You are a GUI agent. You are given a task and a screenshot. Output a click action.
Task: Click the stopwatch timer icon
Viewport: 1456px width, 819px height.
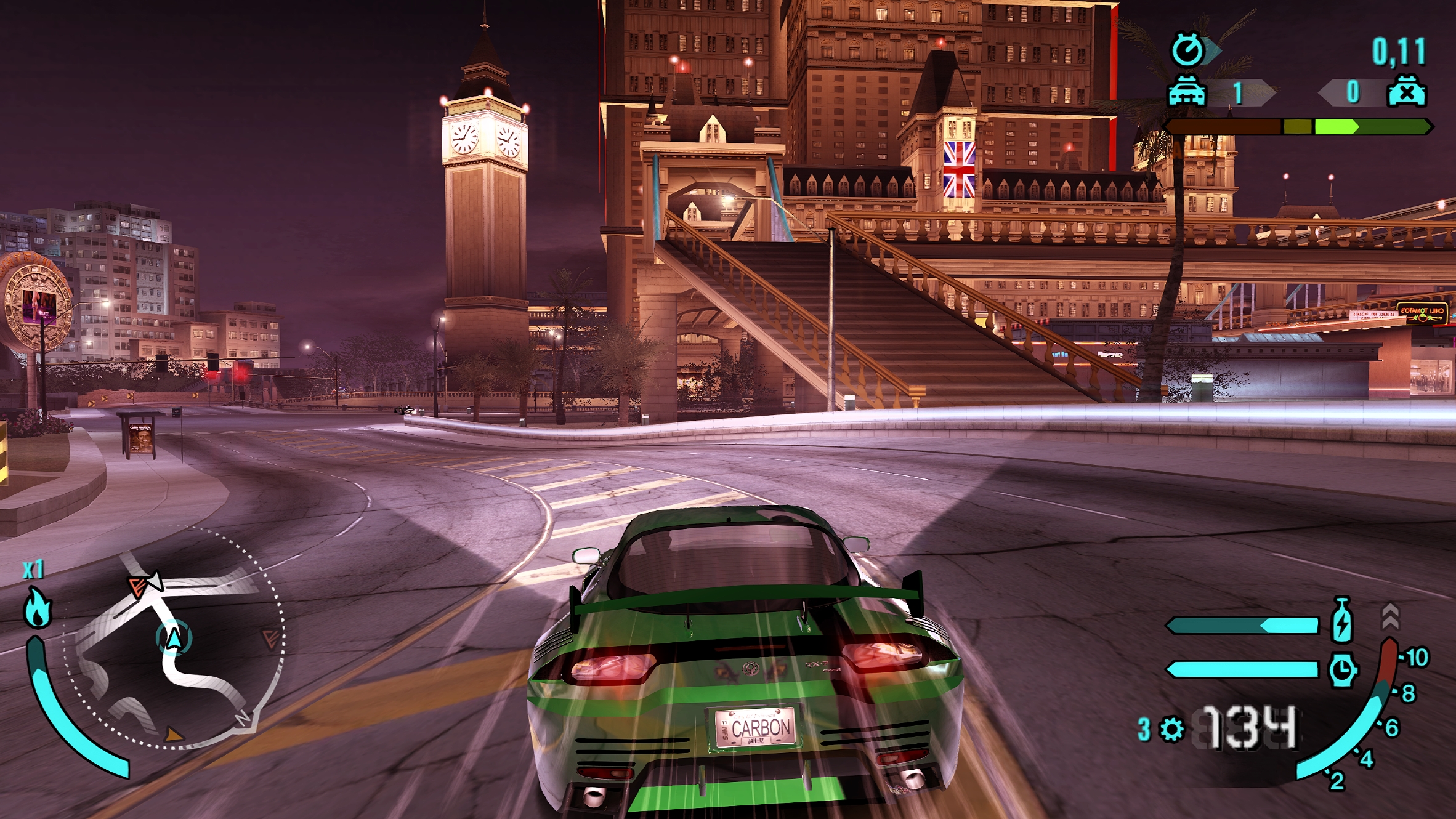pos(1187,49)
